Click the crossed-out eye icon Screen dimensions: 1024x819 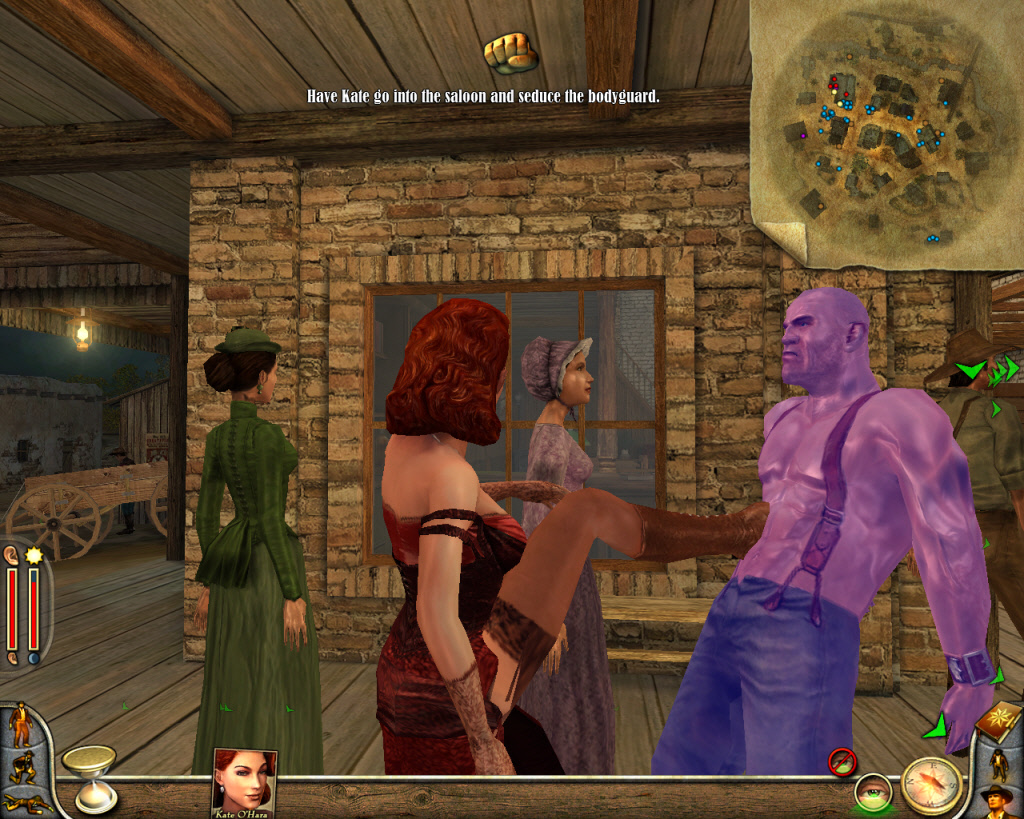pyautogui.click(x=842, y=762)
